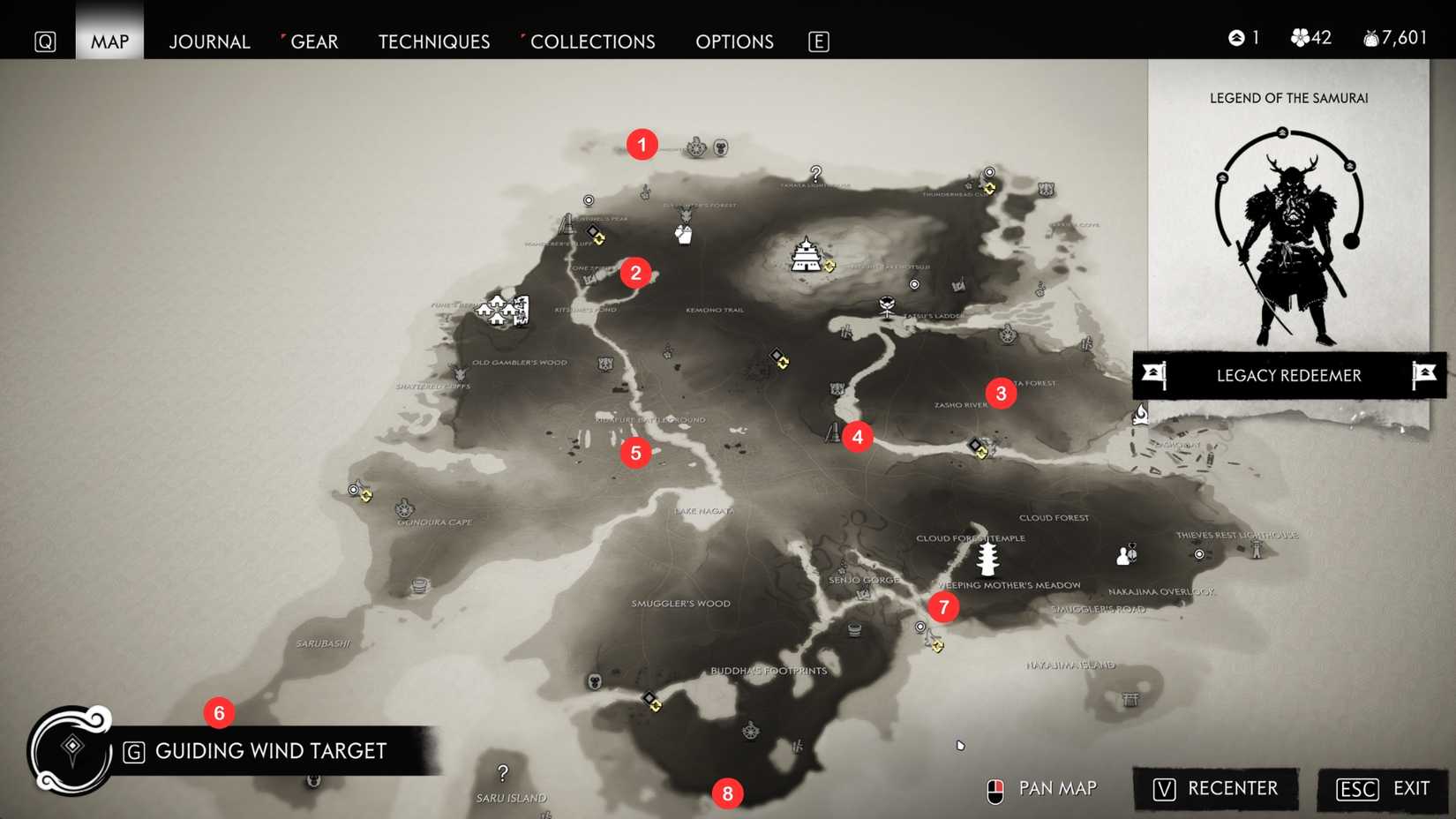The height and width of the screenshot is (819, 1456).
Task: Click the Pan Map mouse icon
Action: 996,789
